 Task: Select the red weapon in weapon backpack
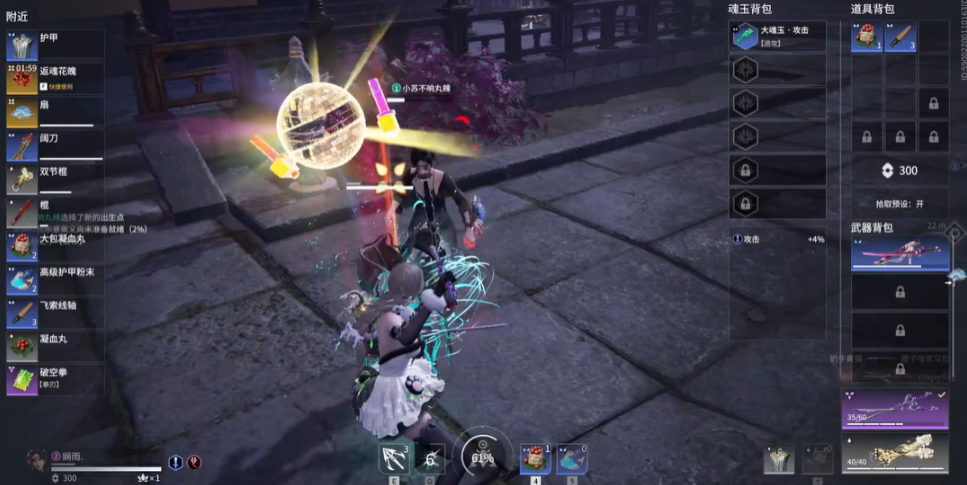point(899,254)
